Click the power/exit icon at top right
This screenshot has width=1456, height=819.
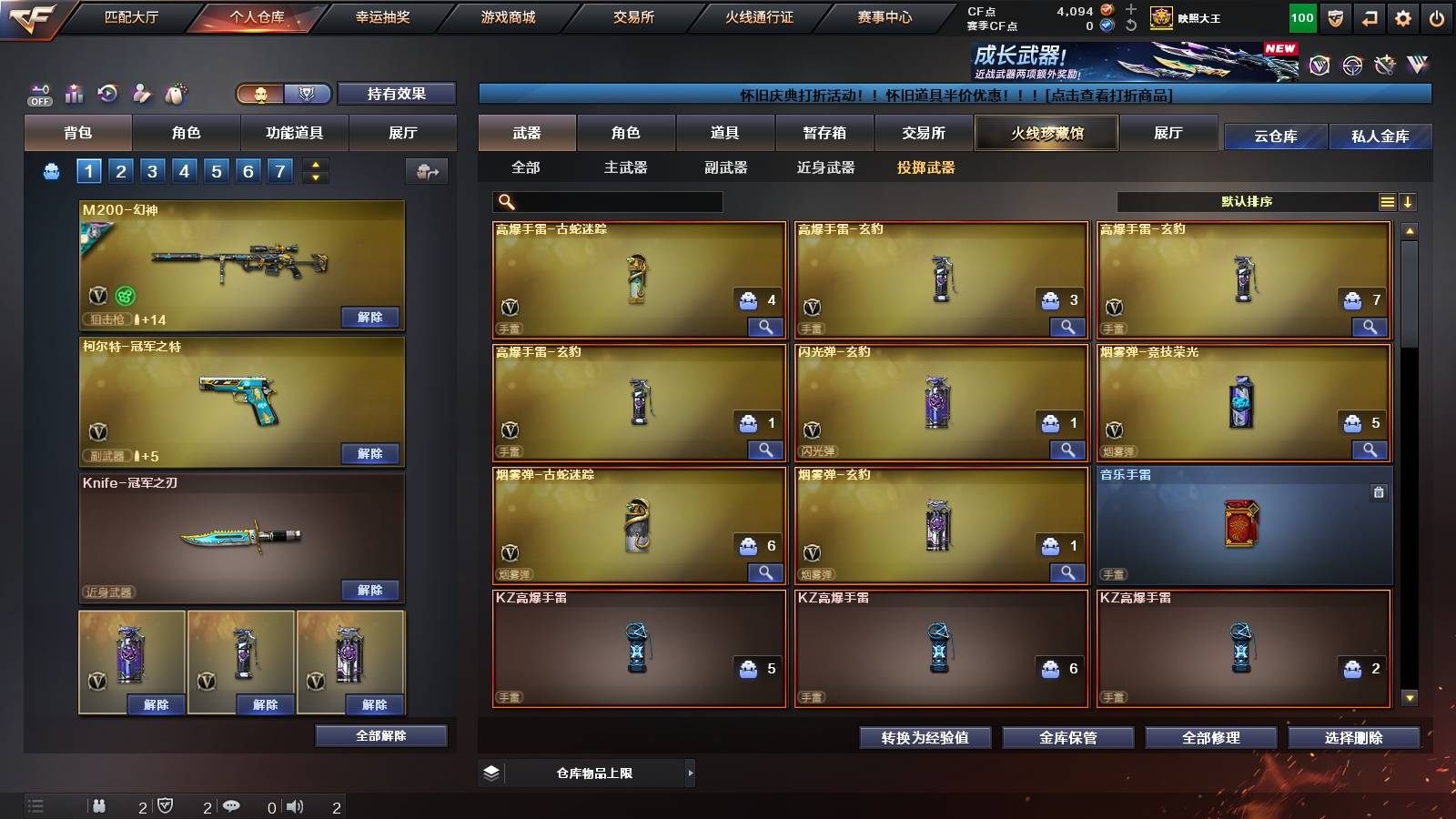(1436, 15)
